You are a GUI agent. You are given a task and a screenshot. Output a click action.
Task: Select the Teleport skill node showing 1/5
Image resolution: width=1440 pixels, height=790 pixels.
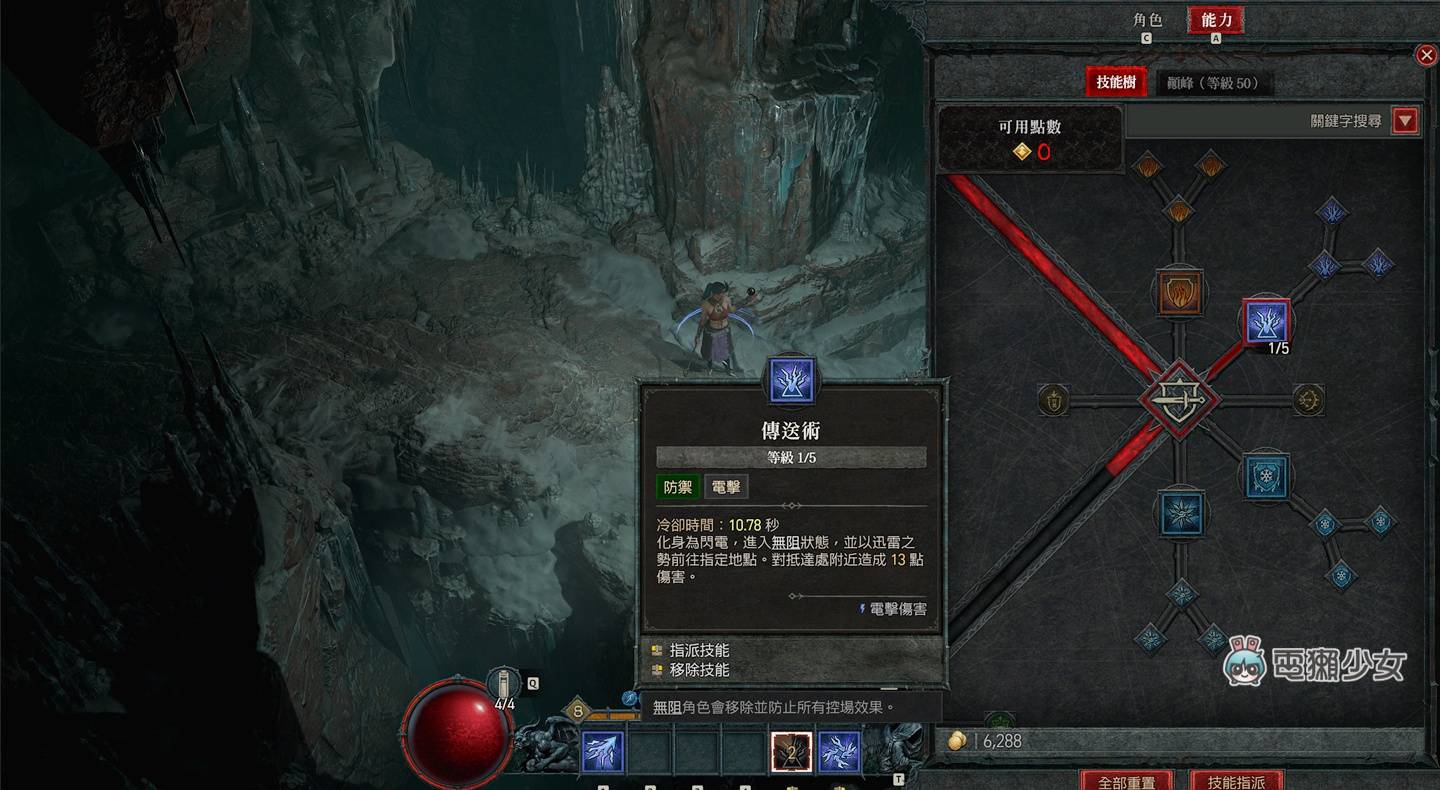[1266, 322]
